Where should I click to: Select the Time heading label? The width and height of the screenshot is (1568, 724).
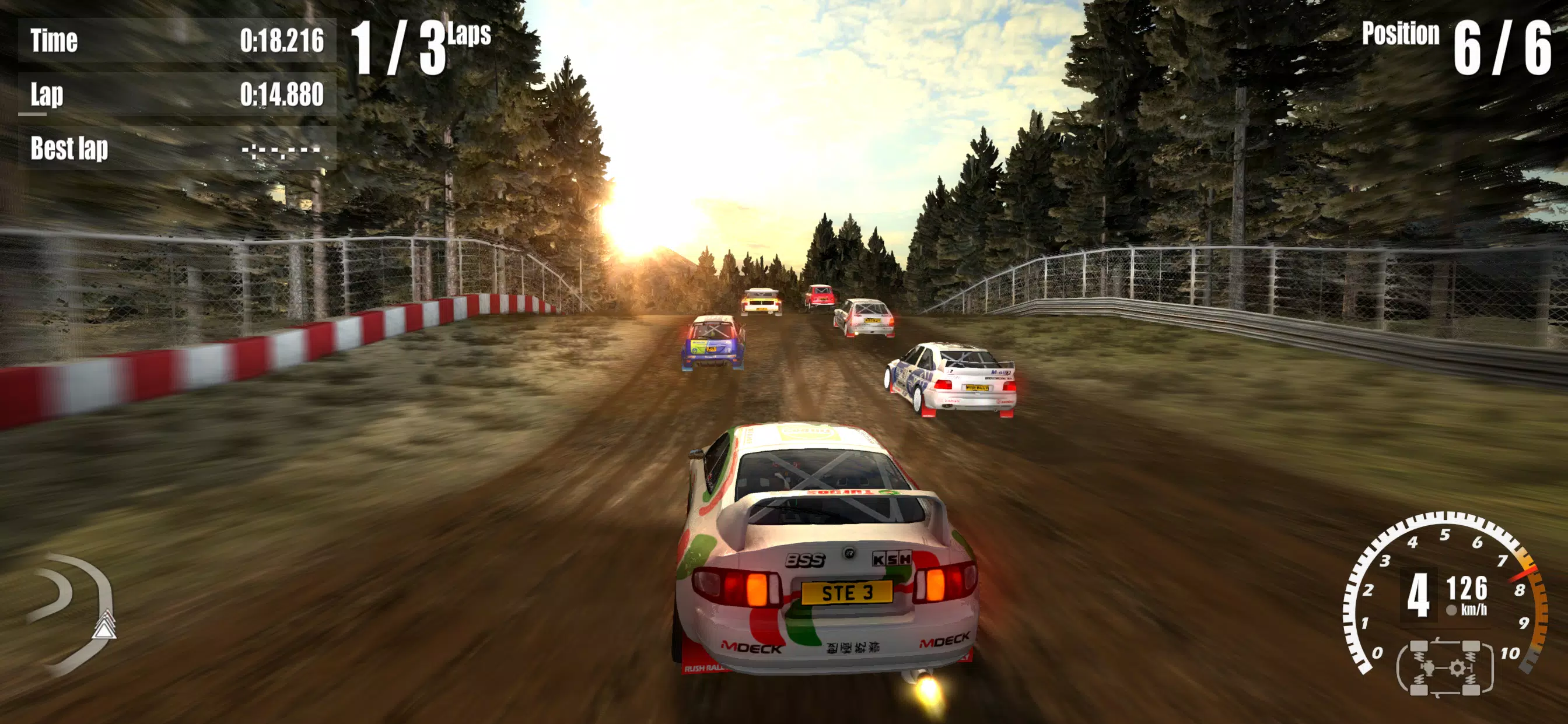click(55, 40)
